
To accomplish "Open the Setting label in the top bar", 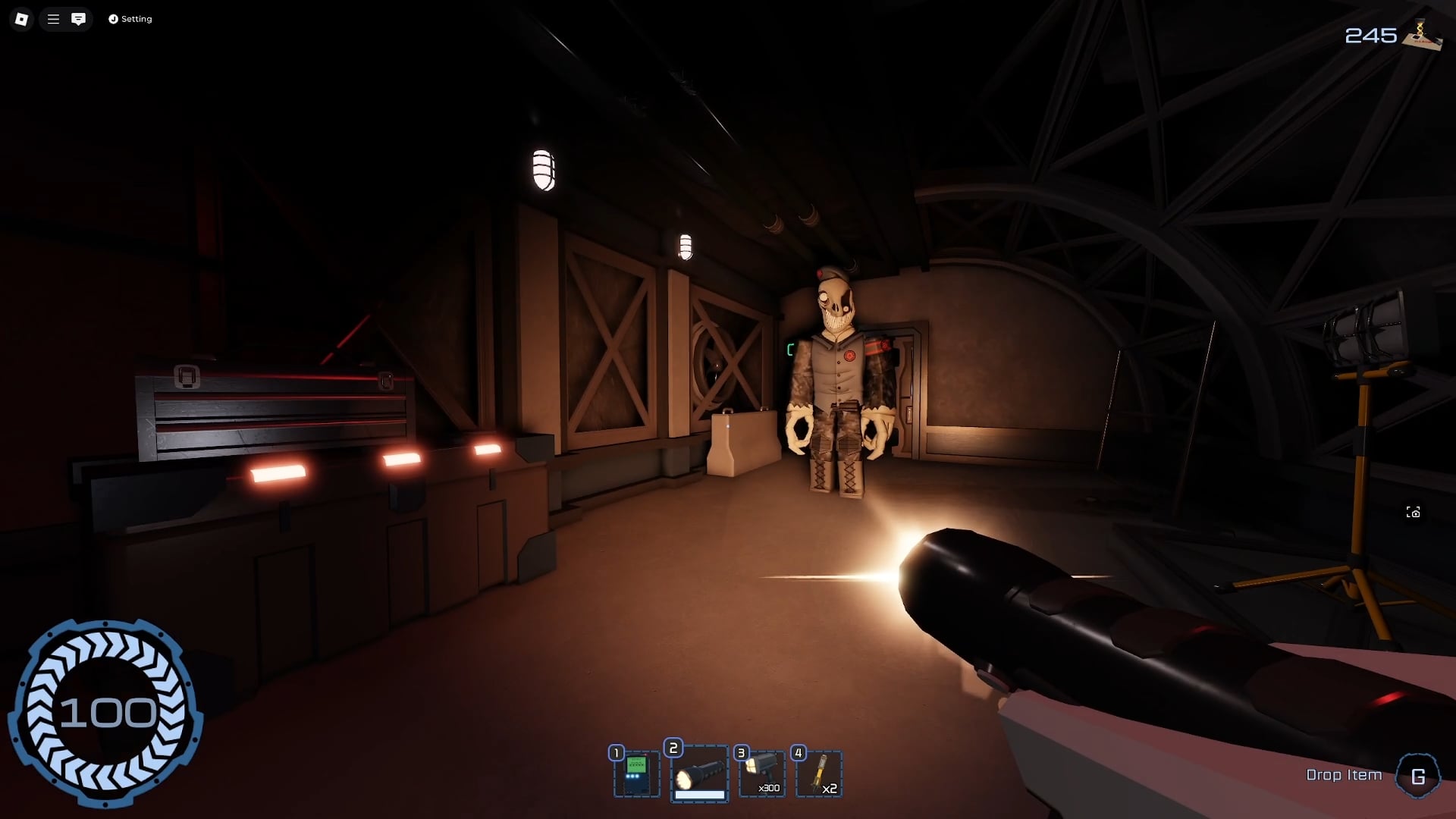I will pyautogui.click(x=136, y=19).
